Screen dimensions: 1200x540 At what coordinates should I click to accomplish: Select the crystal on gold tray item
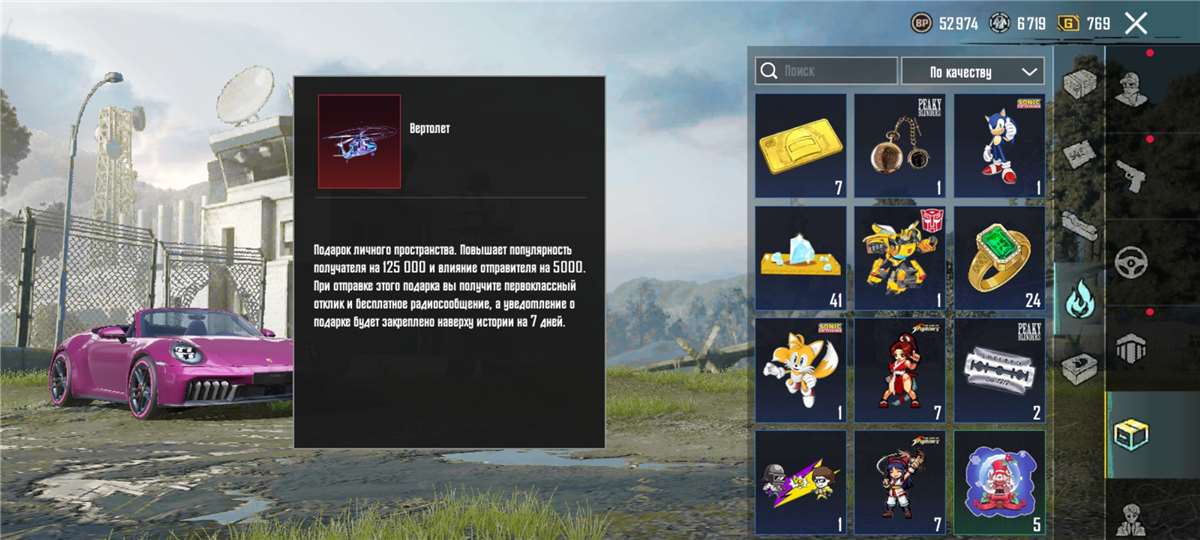800,258
